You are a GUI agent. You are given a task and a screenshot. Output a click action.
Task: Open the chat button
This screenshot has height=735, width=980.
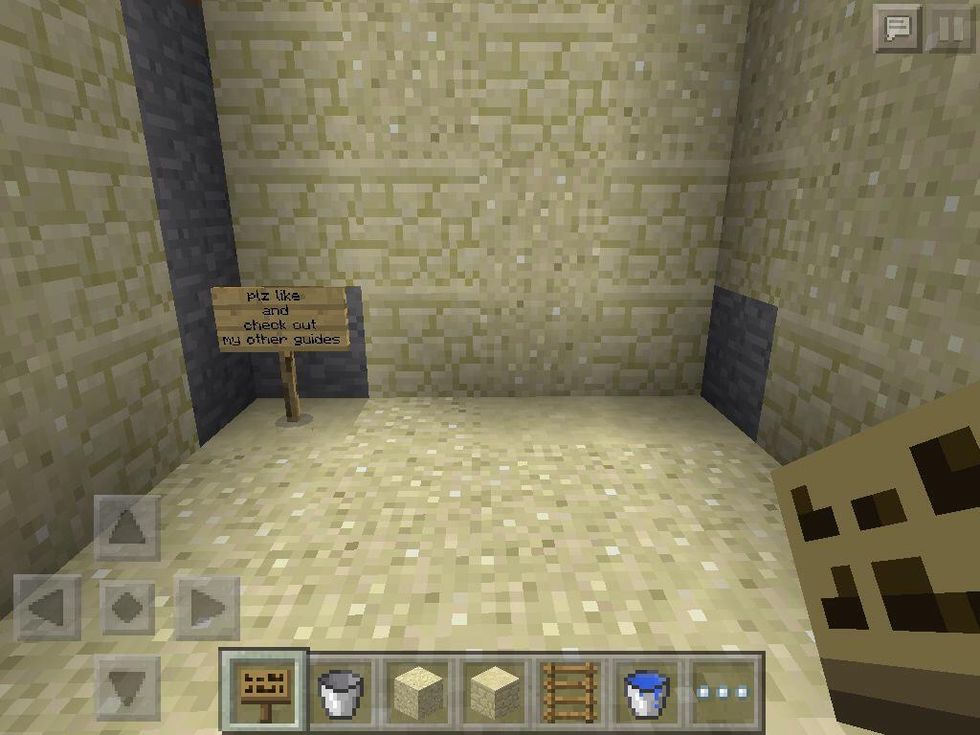(x=896, y=29)
